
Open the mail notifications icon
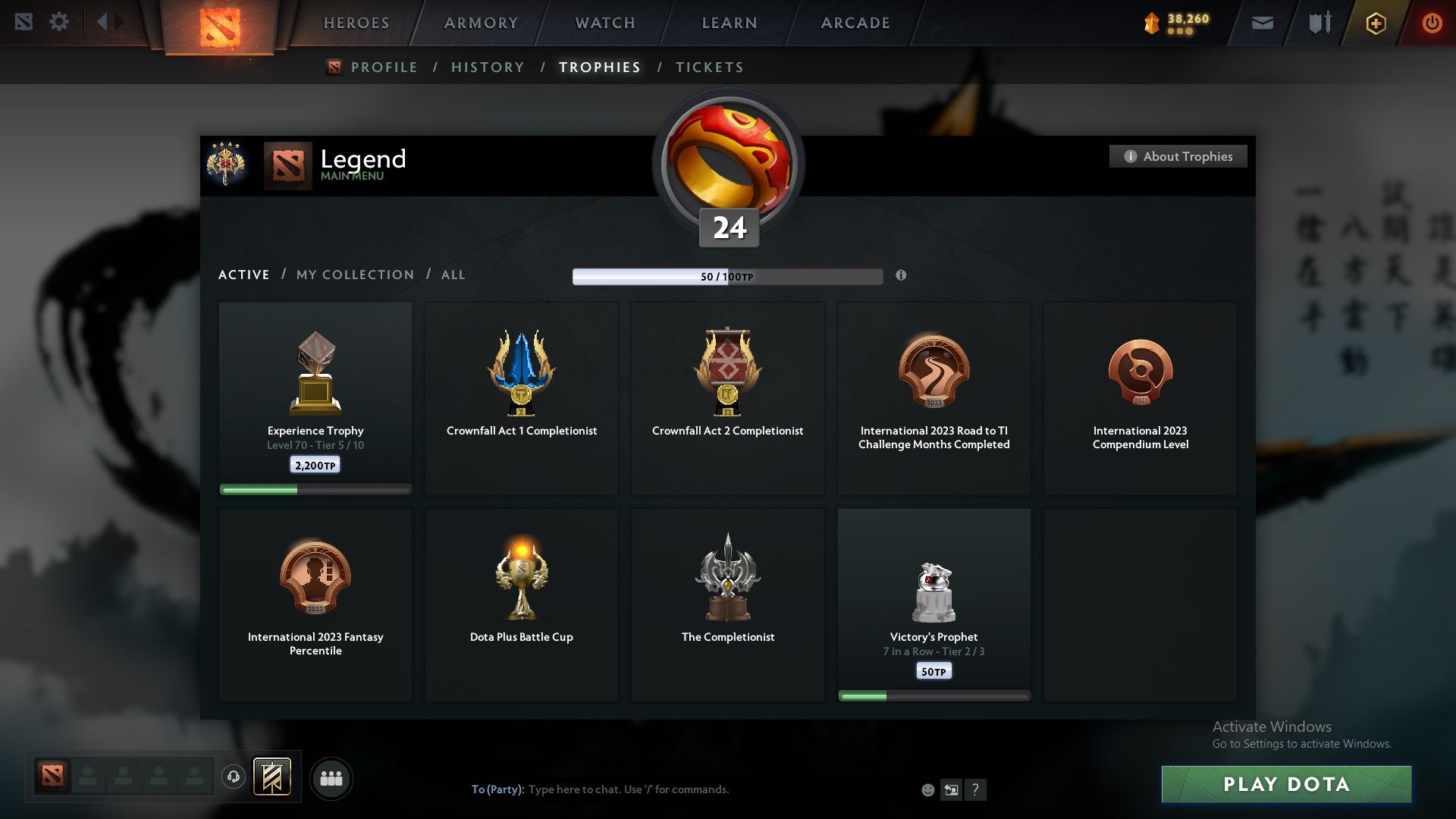coord(1263,22)
